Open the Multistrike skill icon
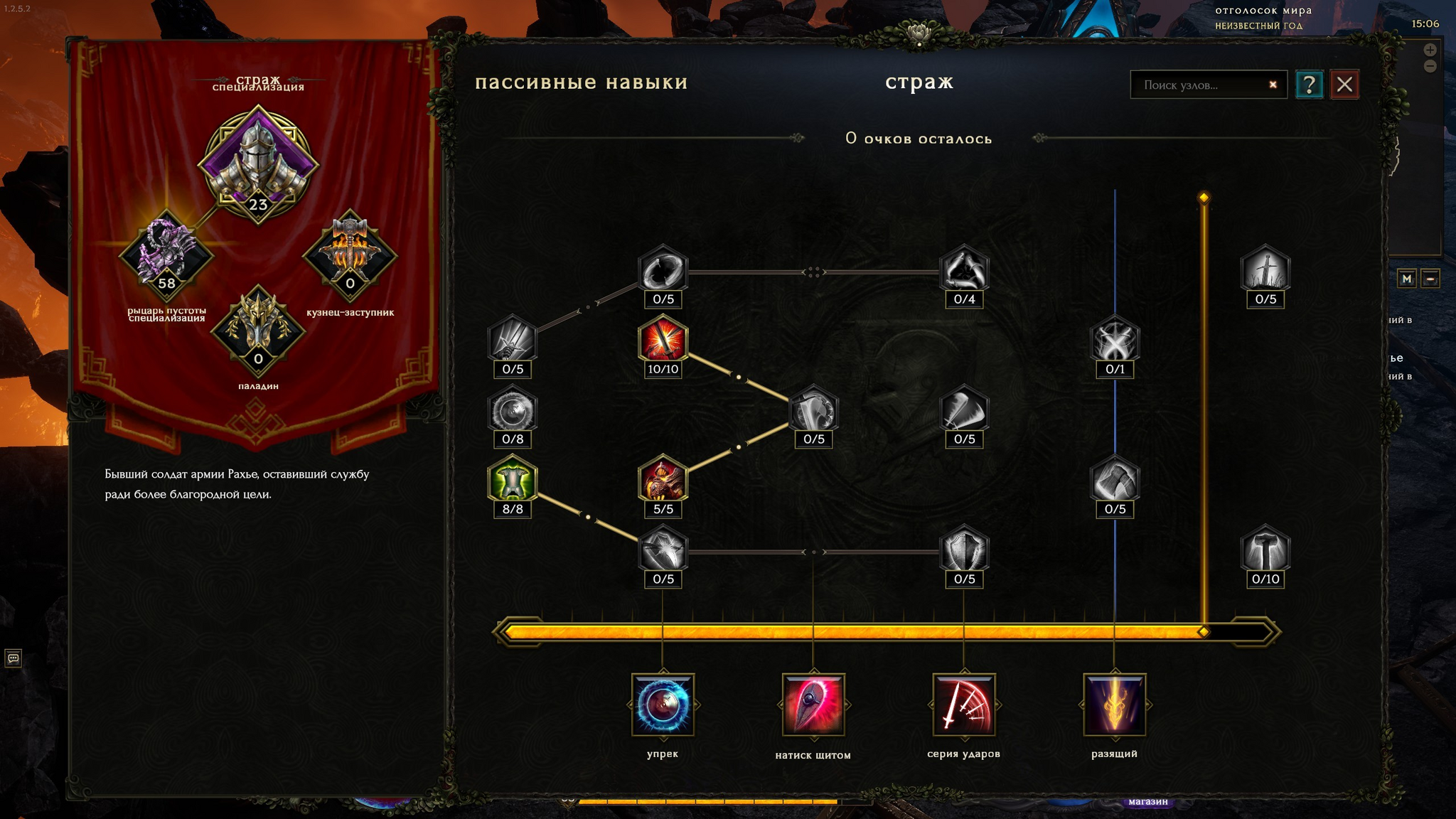The image size is (1456, 819). click(x=964, y=705)
